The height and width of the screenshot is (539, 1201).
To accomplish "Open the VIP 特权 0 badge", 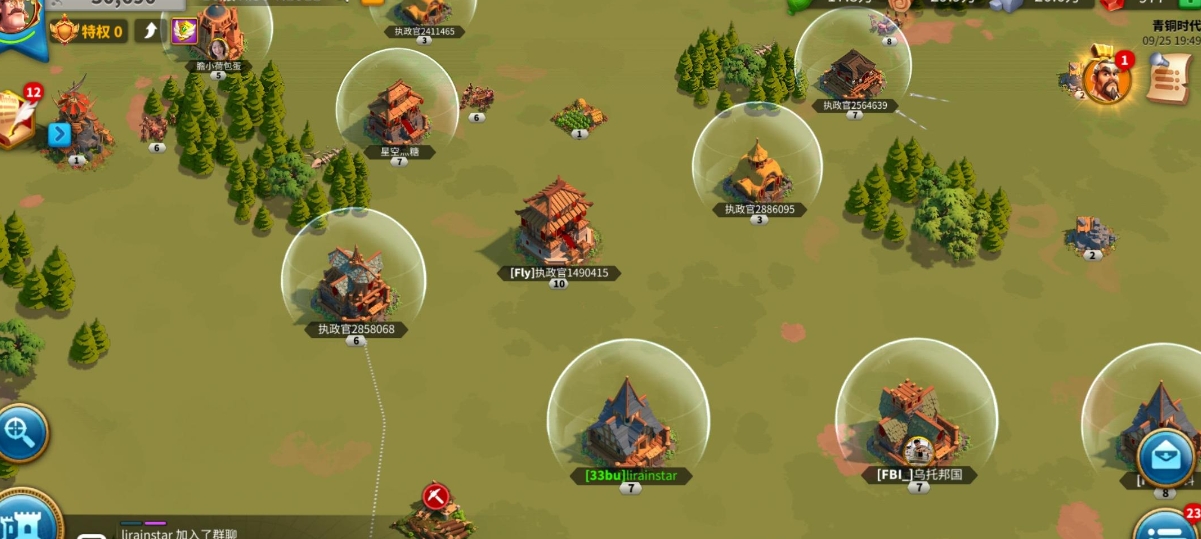I will [x=89, y=32].
